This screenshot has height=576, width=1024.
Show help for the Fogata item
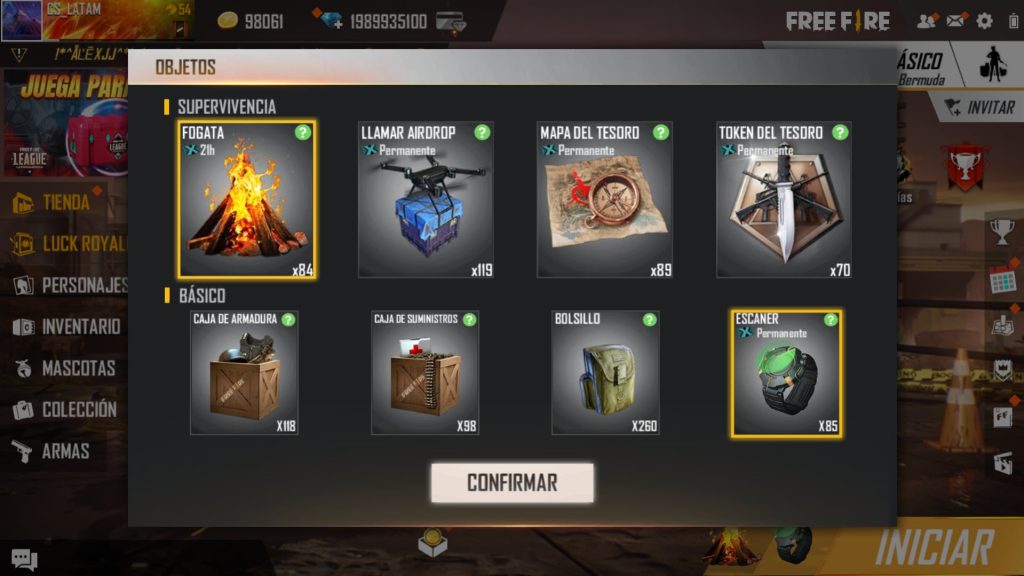[x=303, y=132]
